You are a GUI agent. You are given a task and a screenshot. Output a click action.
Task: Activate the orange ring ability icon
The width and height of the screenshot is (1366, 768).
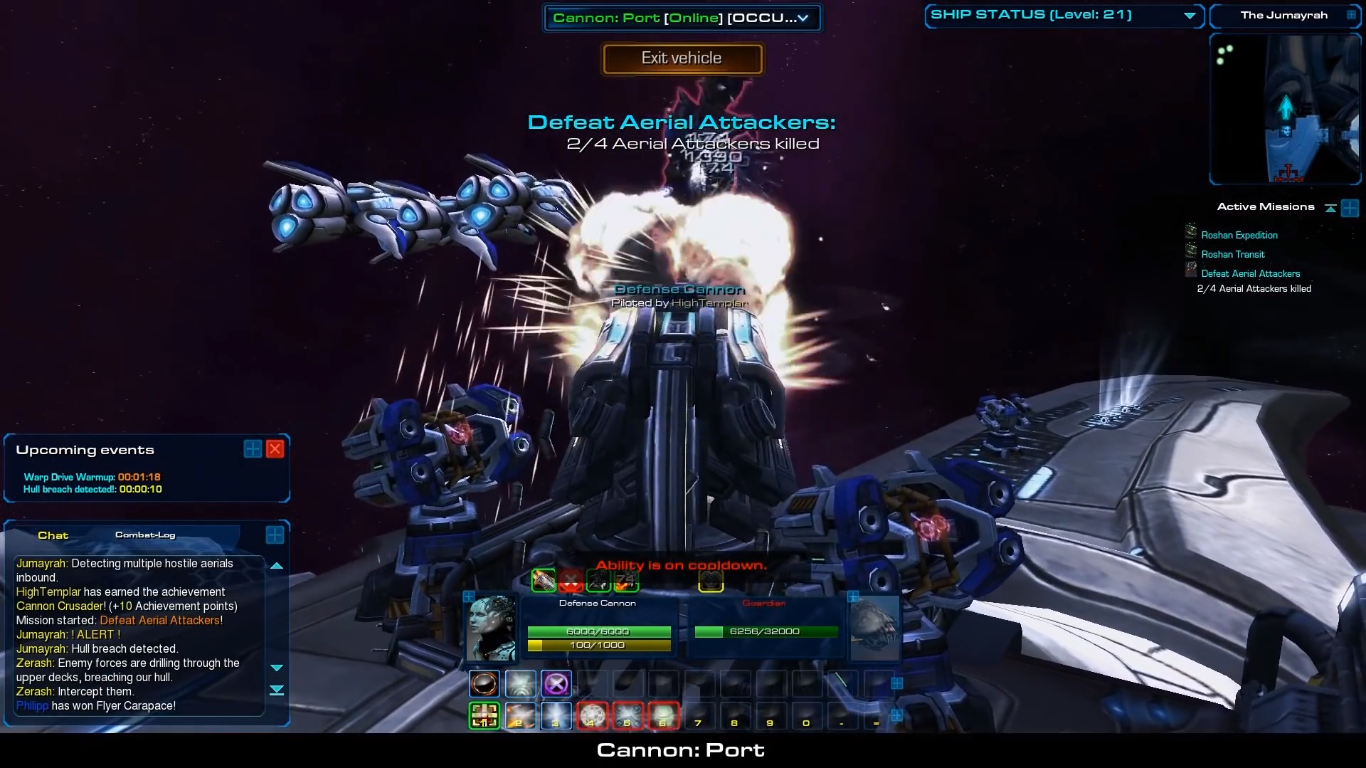click(484, 684)
